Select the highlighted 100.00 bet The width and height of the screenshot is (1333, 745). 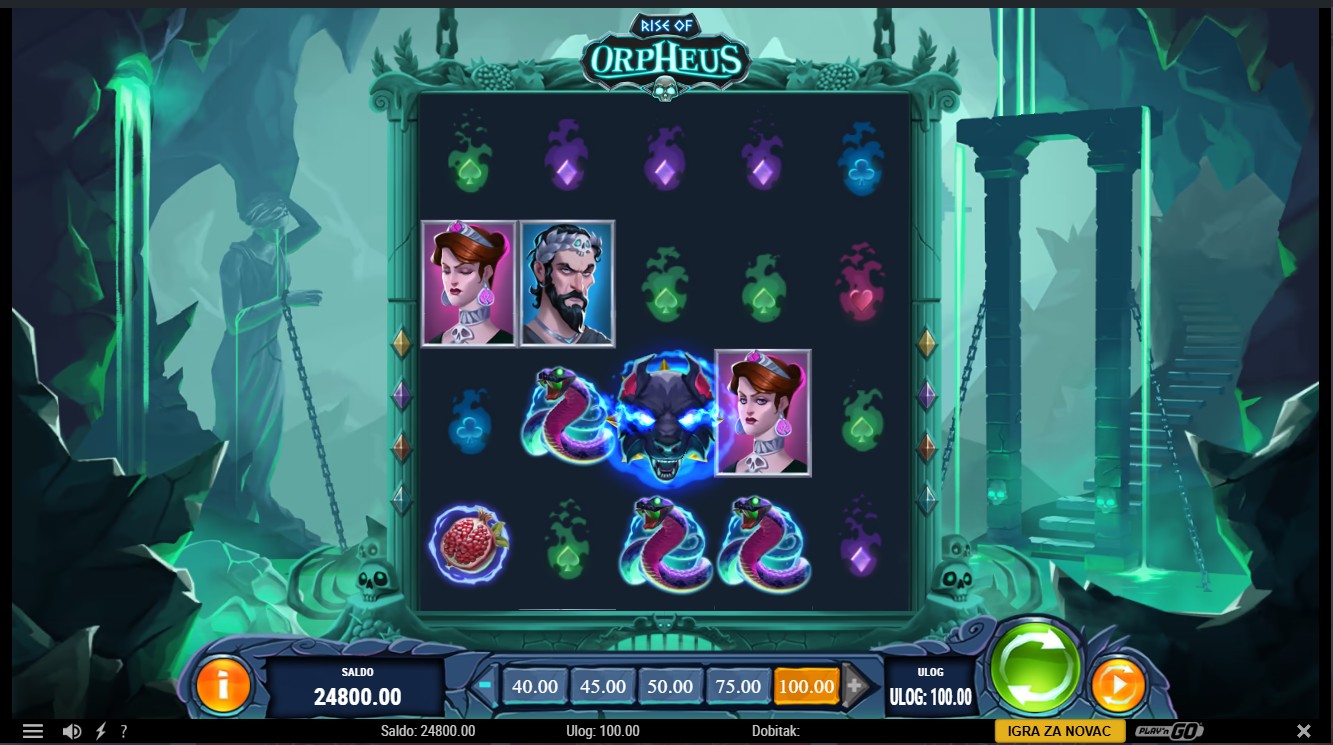pos(806,687)
